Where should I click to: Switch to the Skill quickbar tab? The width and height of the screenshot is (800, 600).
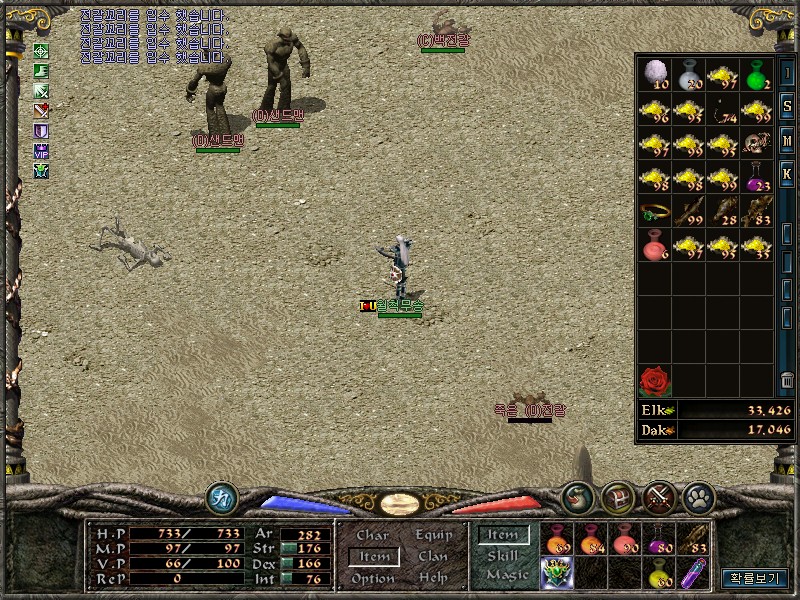pyautogui.click(x=502, y=555)
